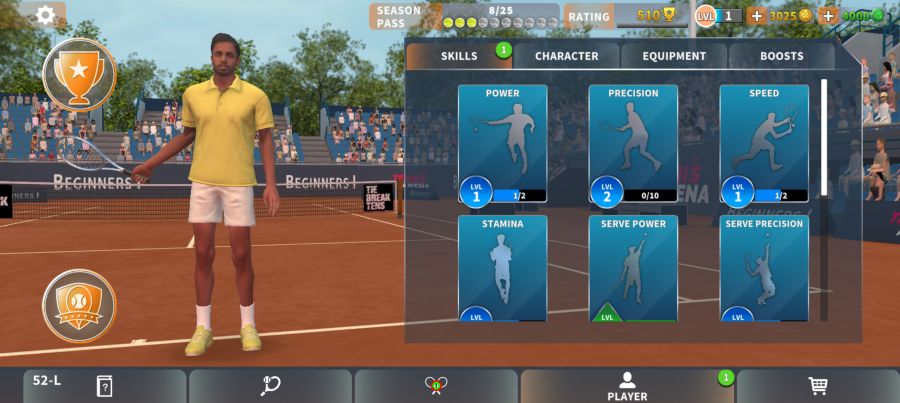Screen dimensions: 900x403
Task: Open the Character tab
Action: (566, 56)
